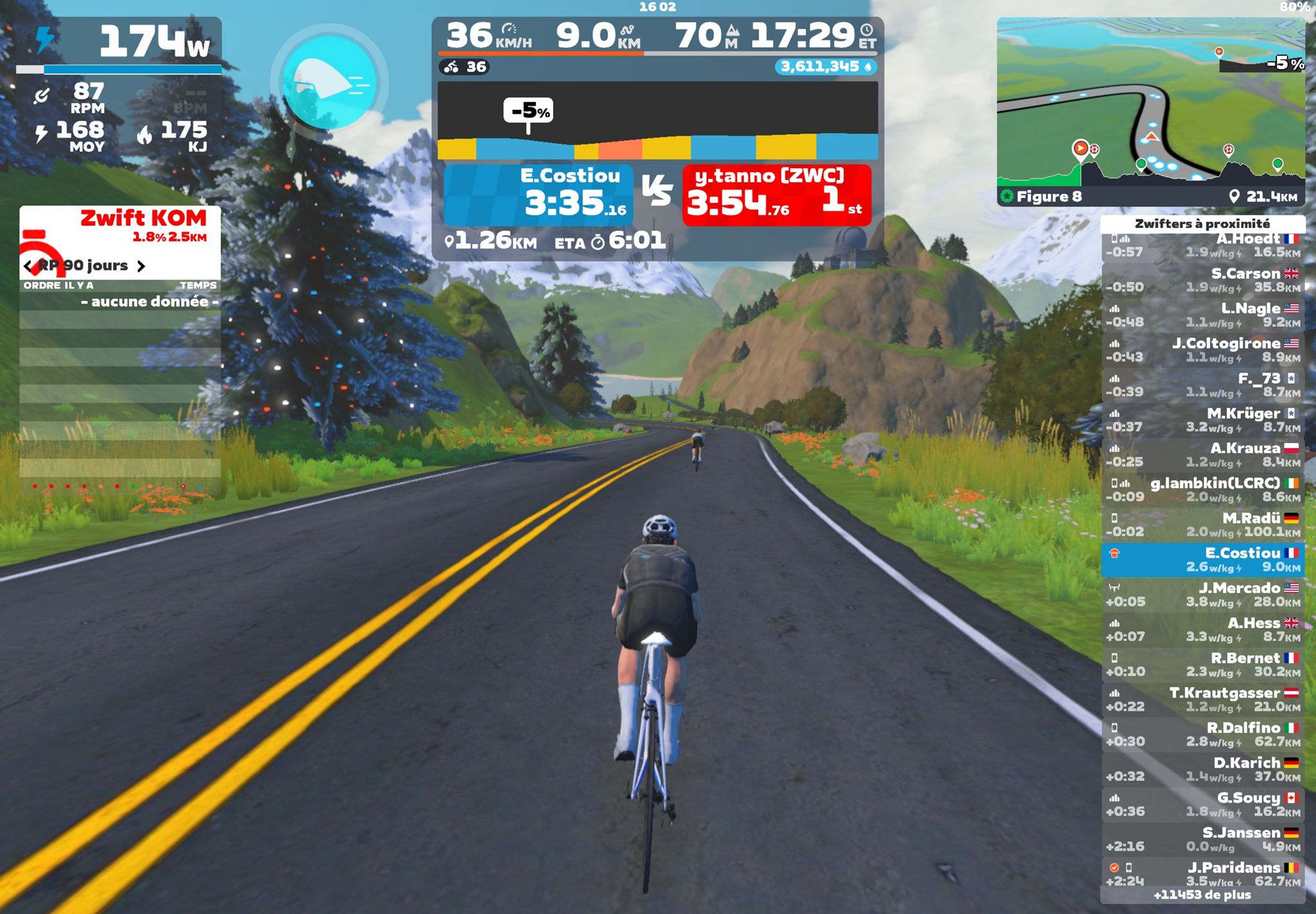
Task: Choose L.Nagle in the rider list
Action: pos(1202,315)
